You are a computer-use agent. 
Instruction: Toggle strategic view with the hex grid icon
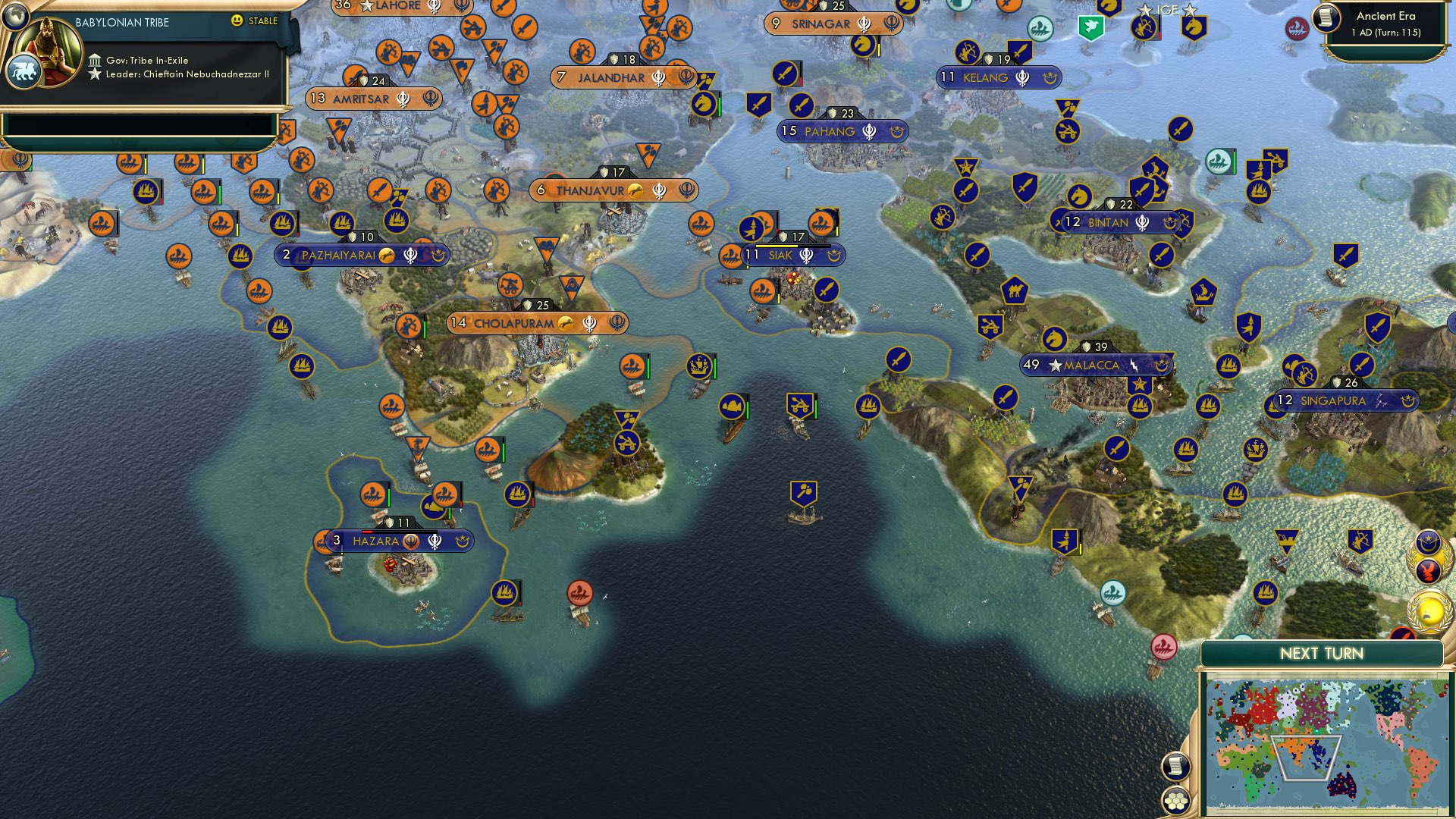(x=1176, y=800)
